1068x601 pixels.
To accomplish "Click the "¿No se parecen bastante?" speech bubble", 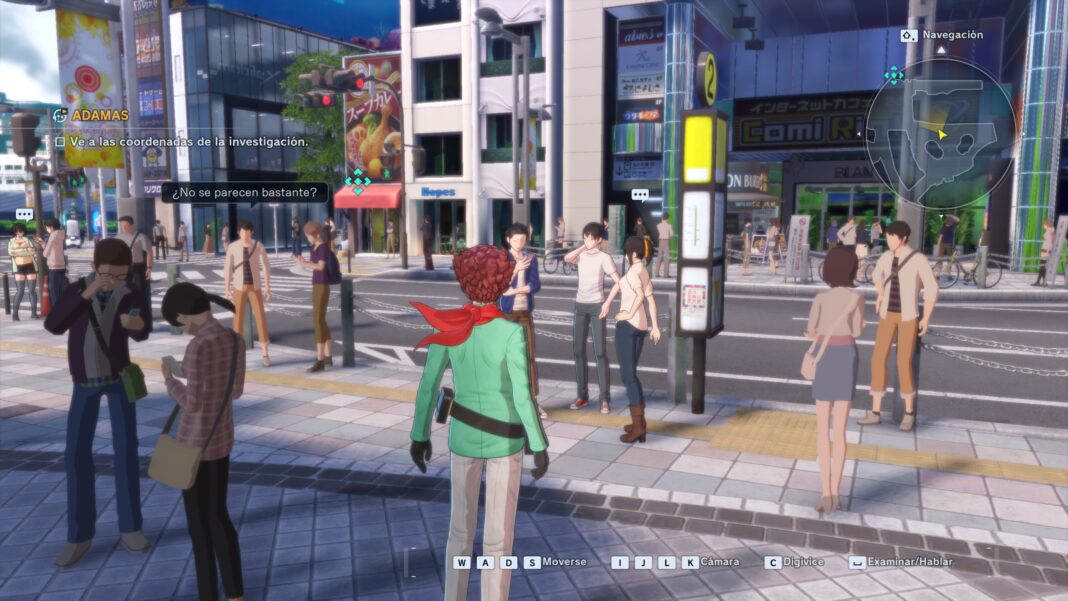I will 245,191.
